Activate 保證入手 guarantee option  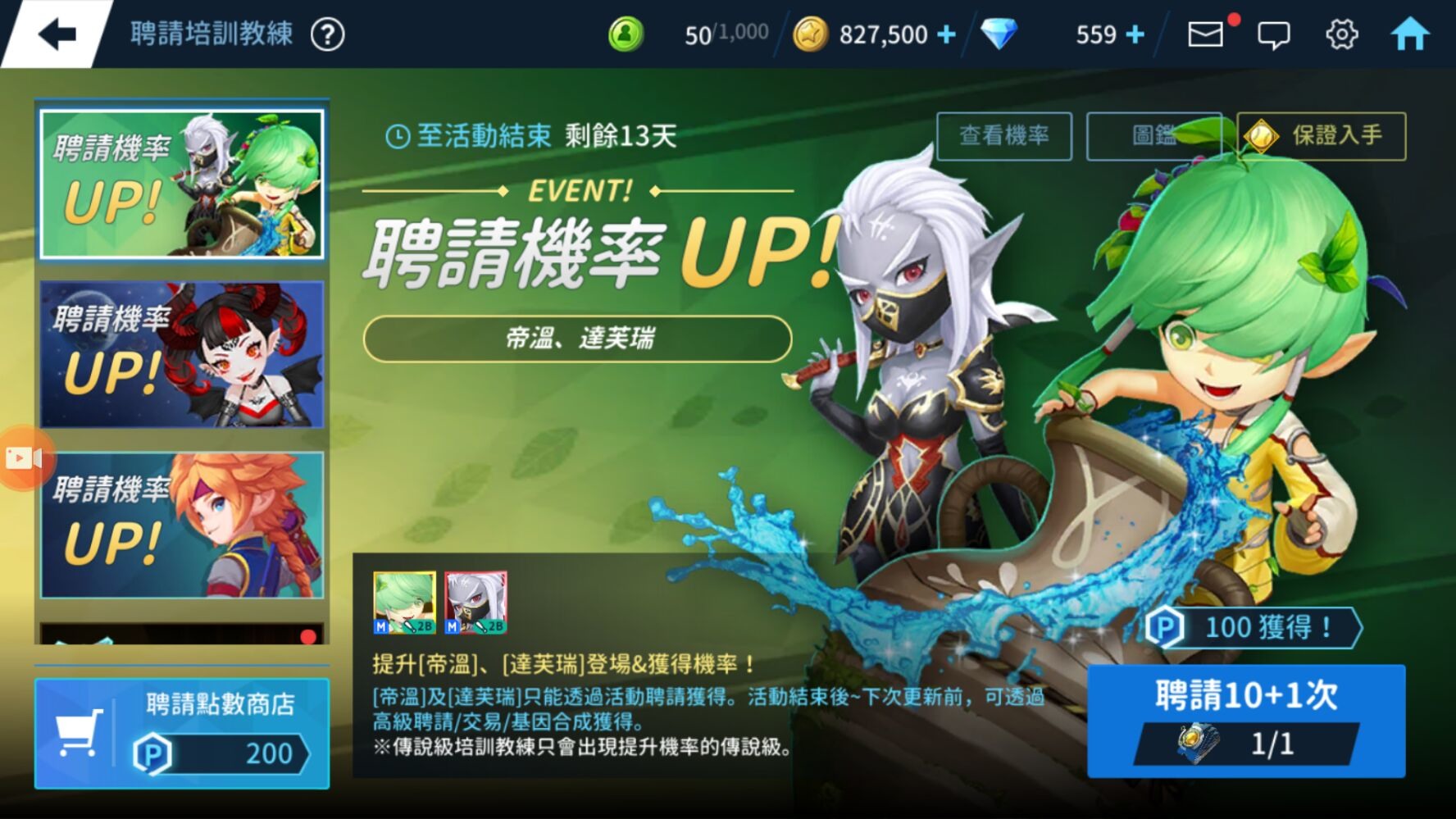[x=1321, y=136]
